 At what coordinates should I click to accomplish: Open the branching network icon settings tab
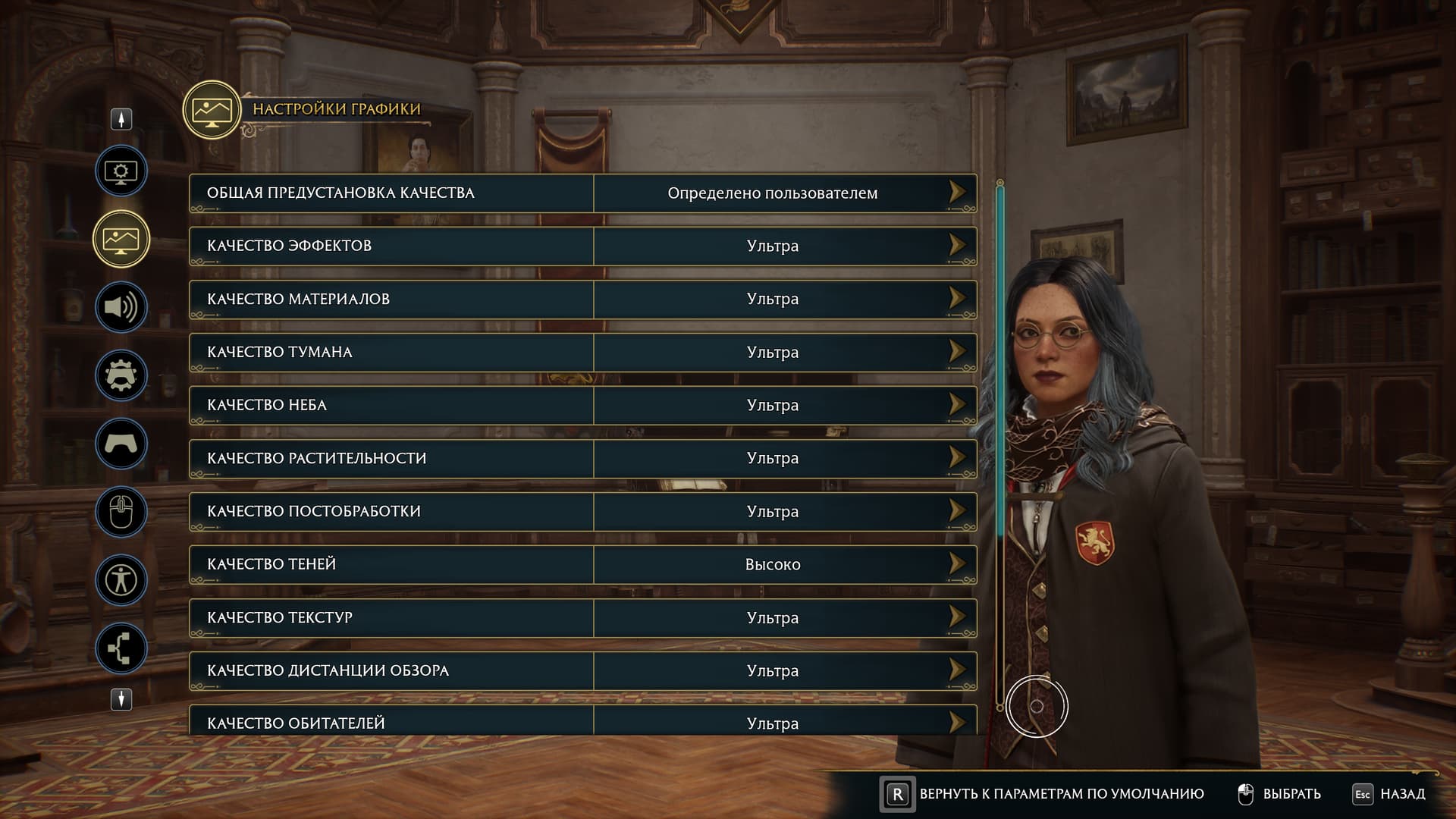click(121, 648)
